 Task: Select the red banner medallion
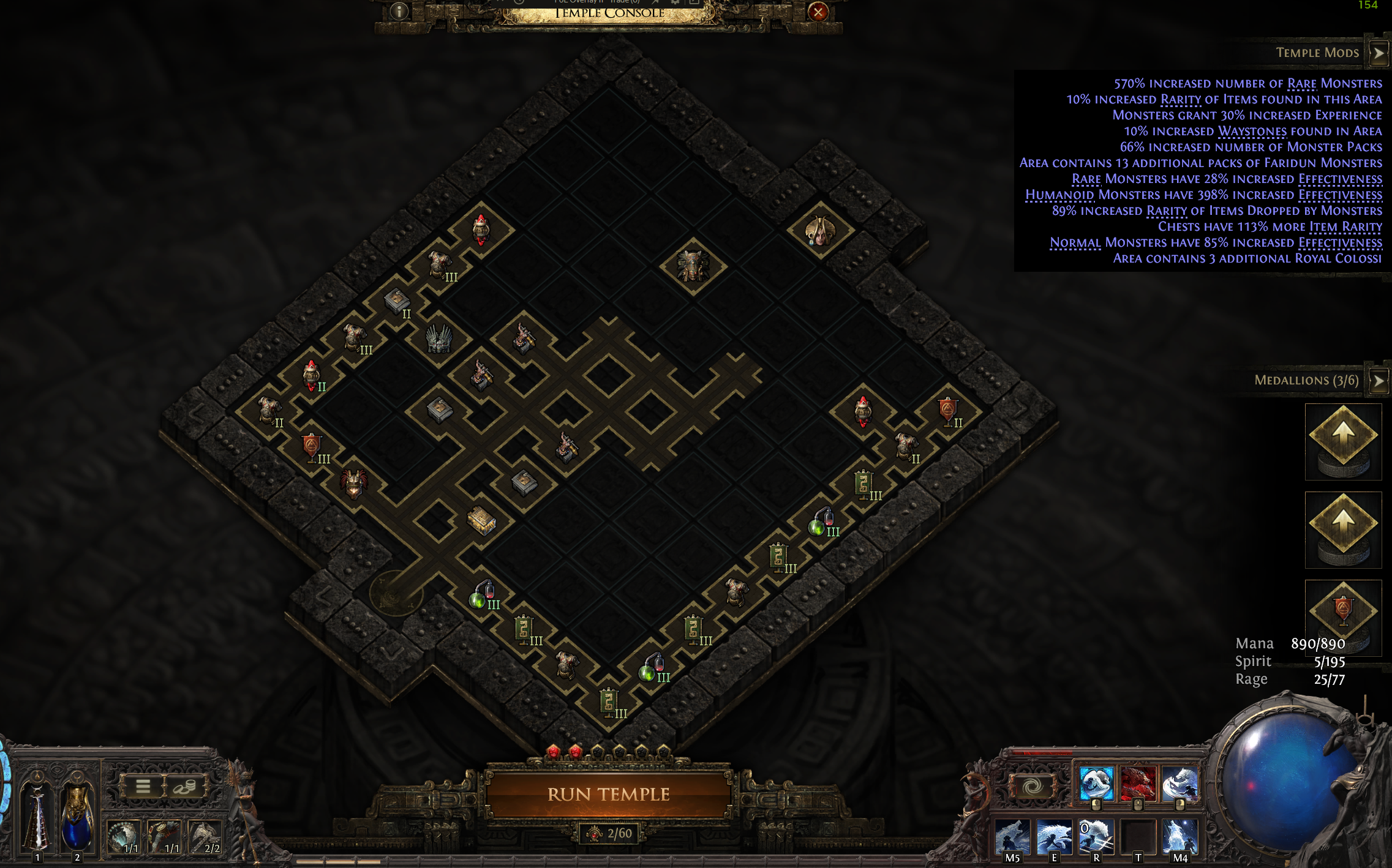(x=1343, y=612)
